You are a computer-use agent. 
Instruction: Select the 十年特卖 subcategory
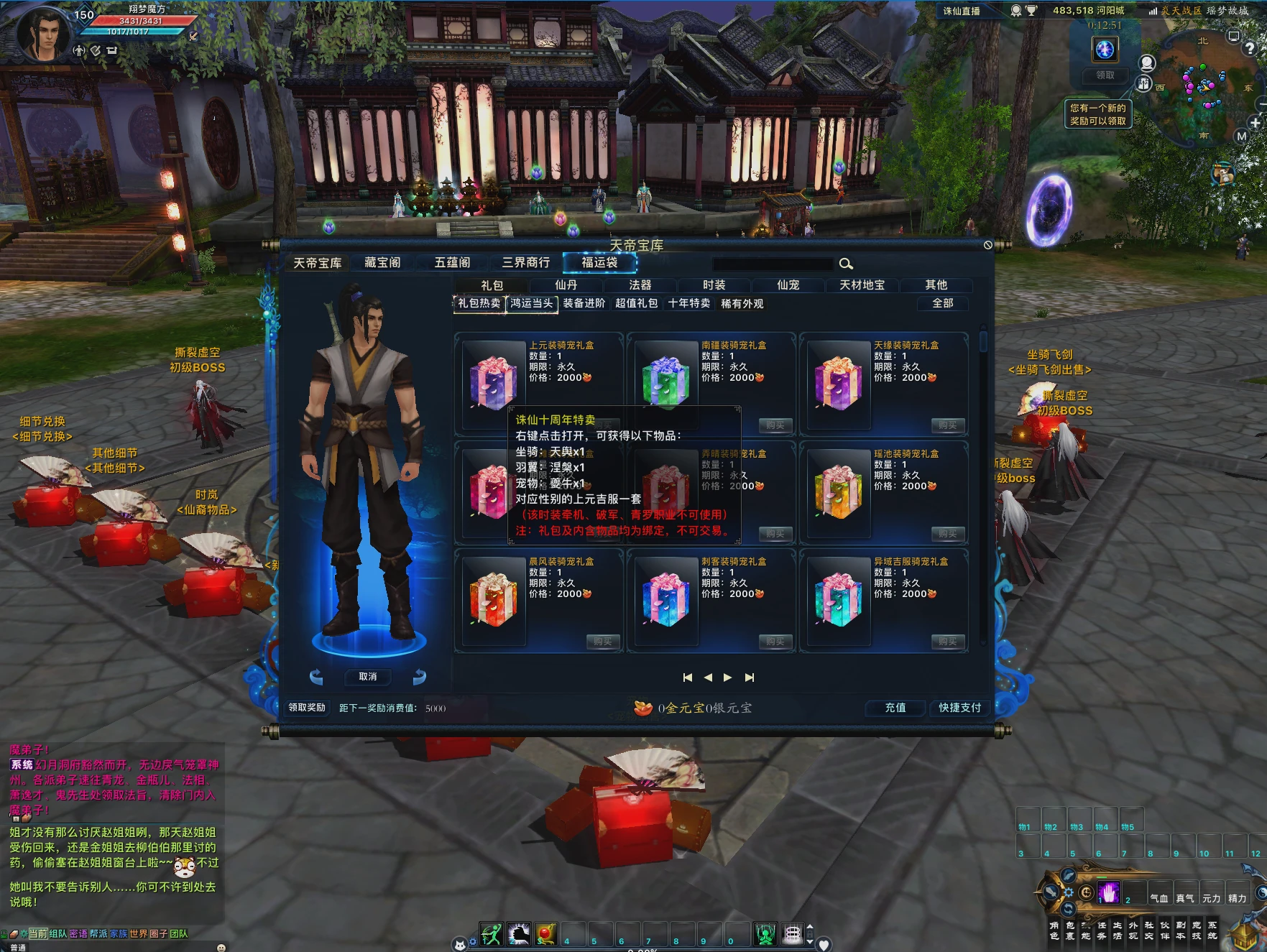(688, 304)
